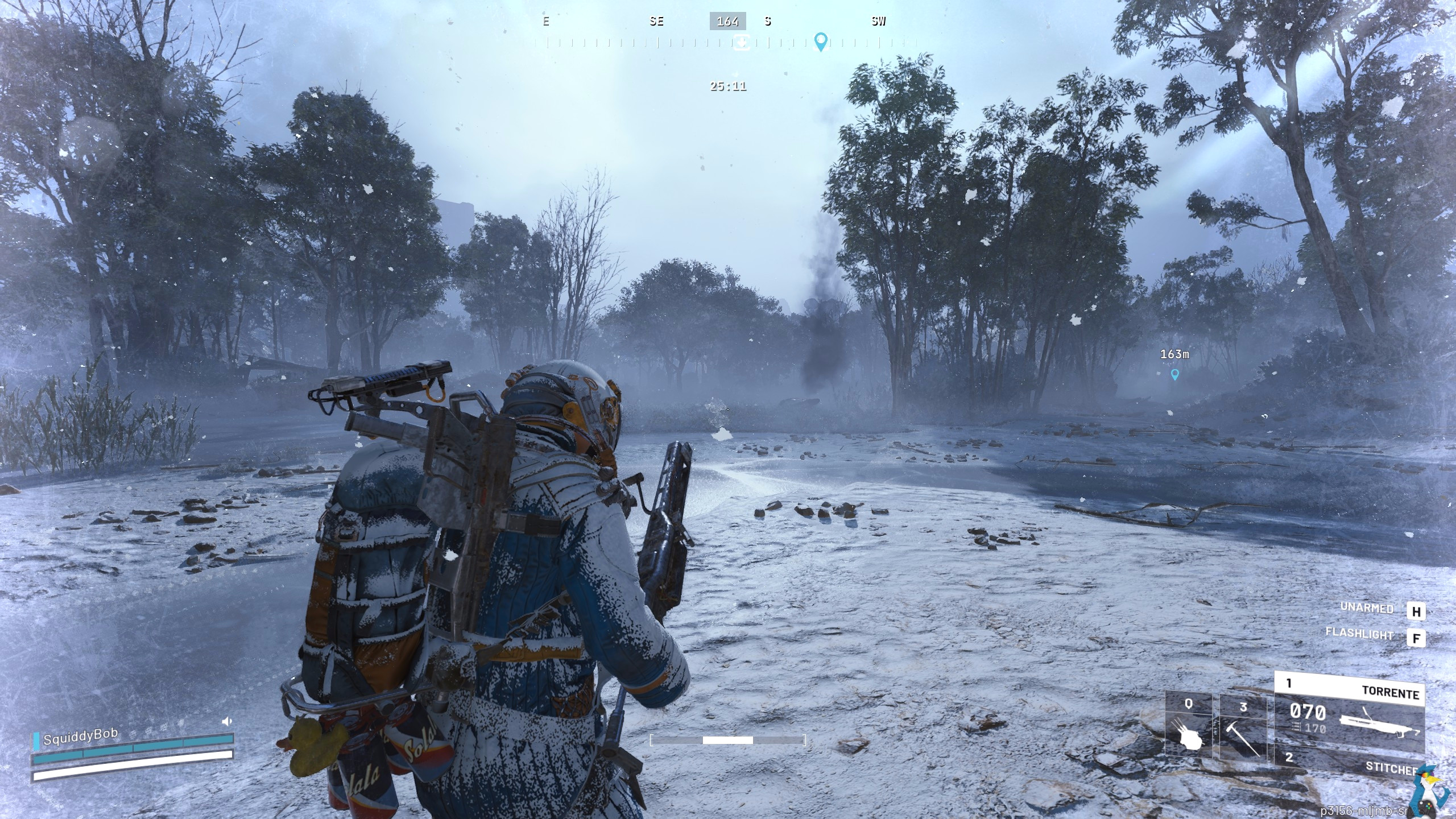The height and width of the screenshot is (819, 1456).
Task: Click the blue waypoint marker on the compass
Action: click(x=820, y=42)
